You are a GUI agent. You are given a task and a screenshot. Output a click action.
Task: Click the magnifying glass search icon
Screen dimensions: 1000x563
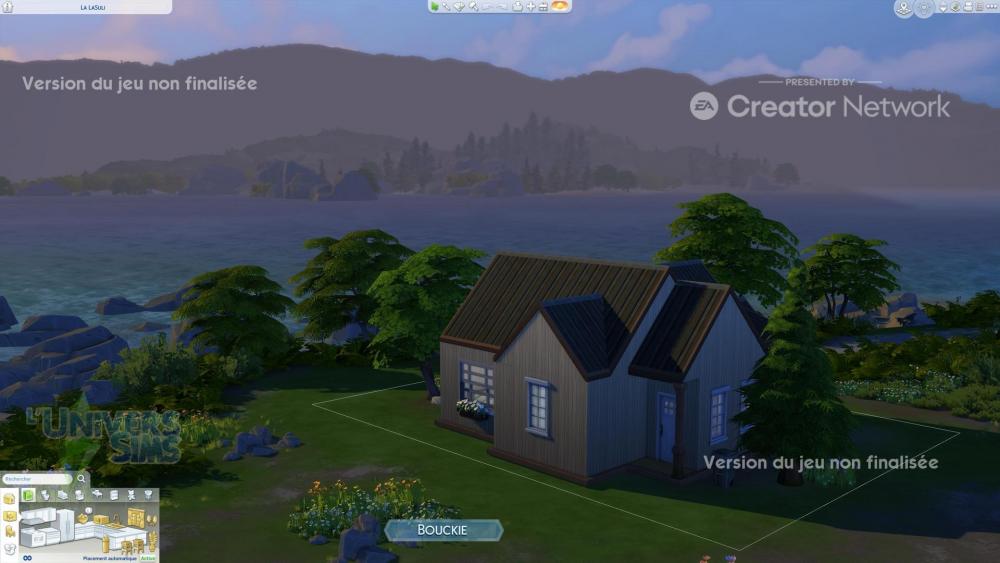tap(81, 479)
